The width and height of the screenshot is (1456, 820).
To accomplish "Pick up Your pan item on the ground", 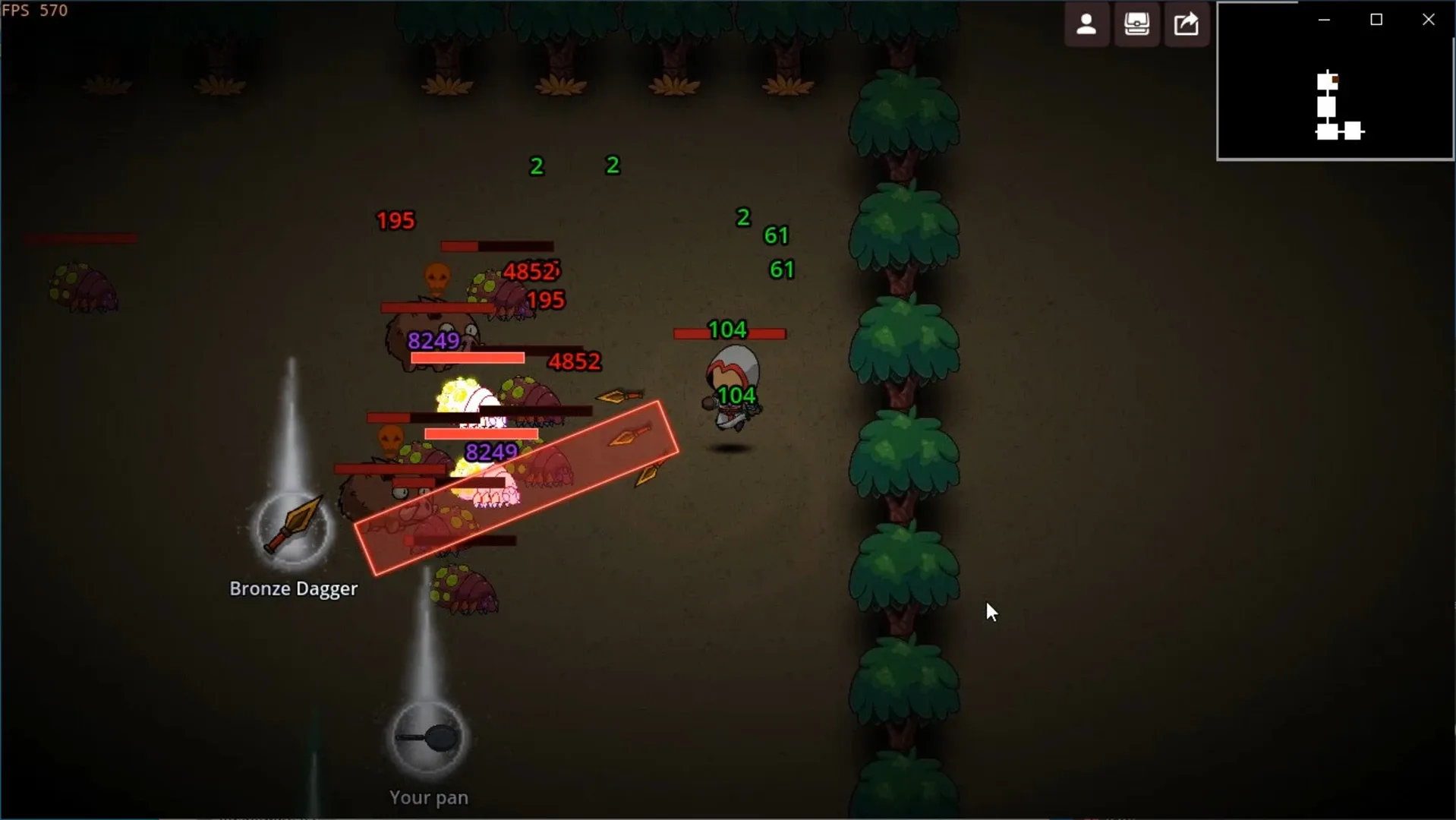I will pyautogui.click(x=427, y=738).
